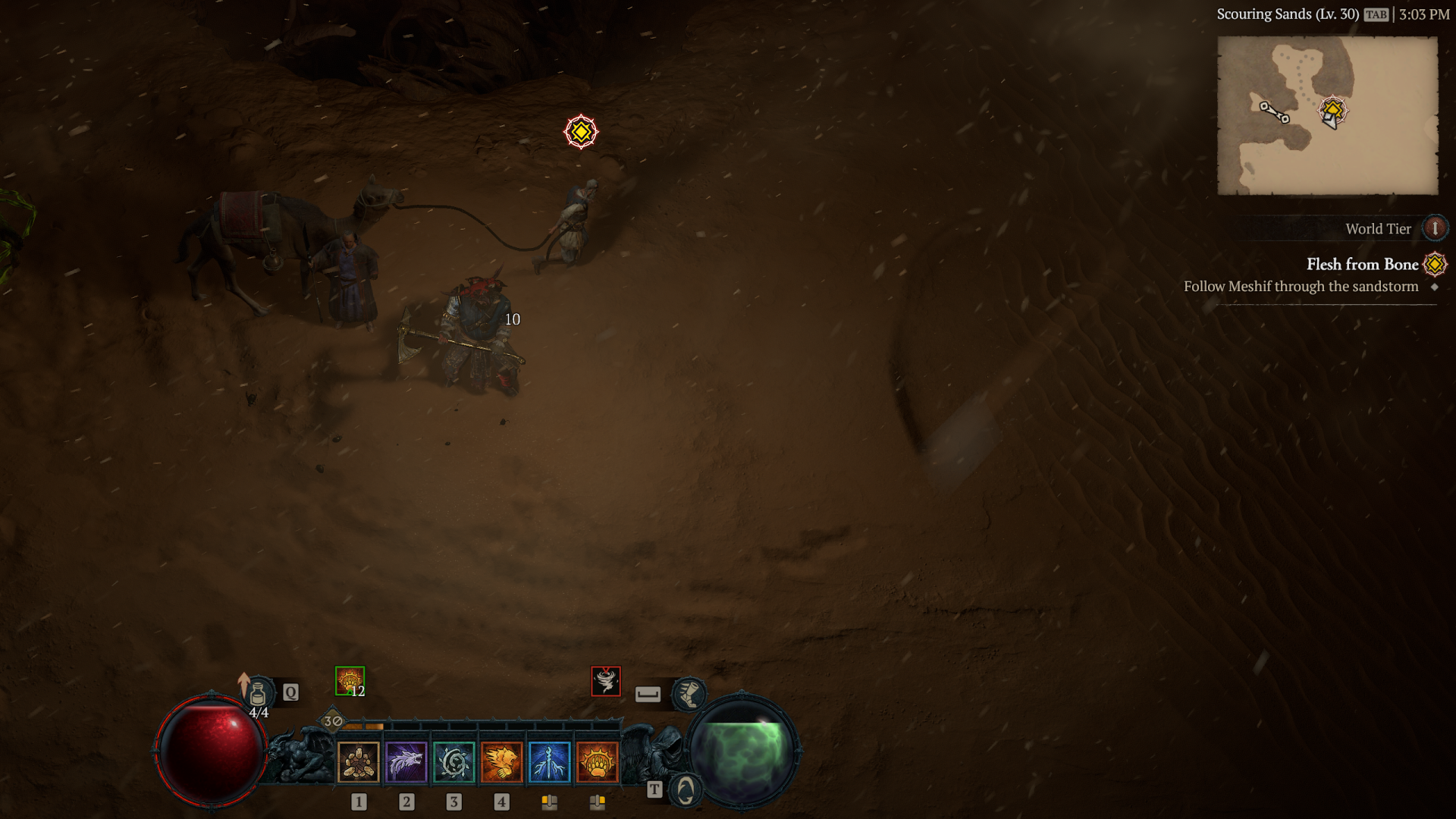The width and height of the screenshot is (1456, 819).
Task: Click the green-bordered buff showing 12 stacks
Action: click(x=350, y=680)
